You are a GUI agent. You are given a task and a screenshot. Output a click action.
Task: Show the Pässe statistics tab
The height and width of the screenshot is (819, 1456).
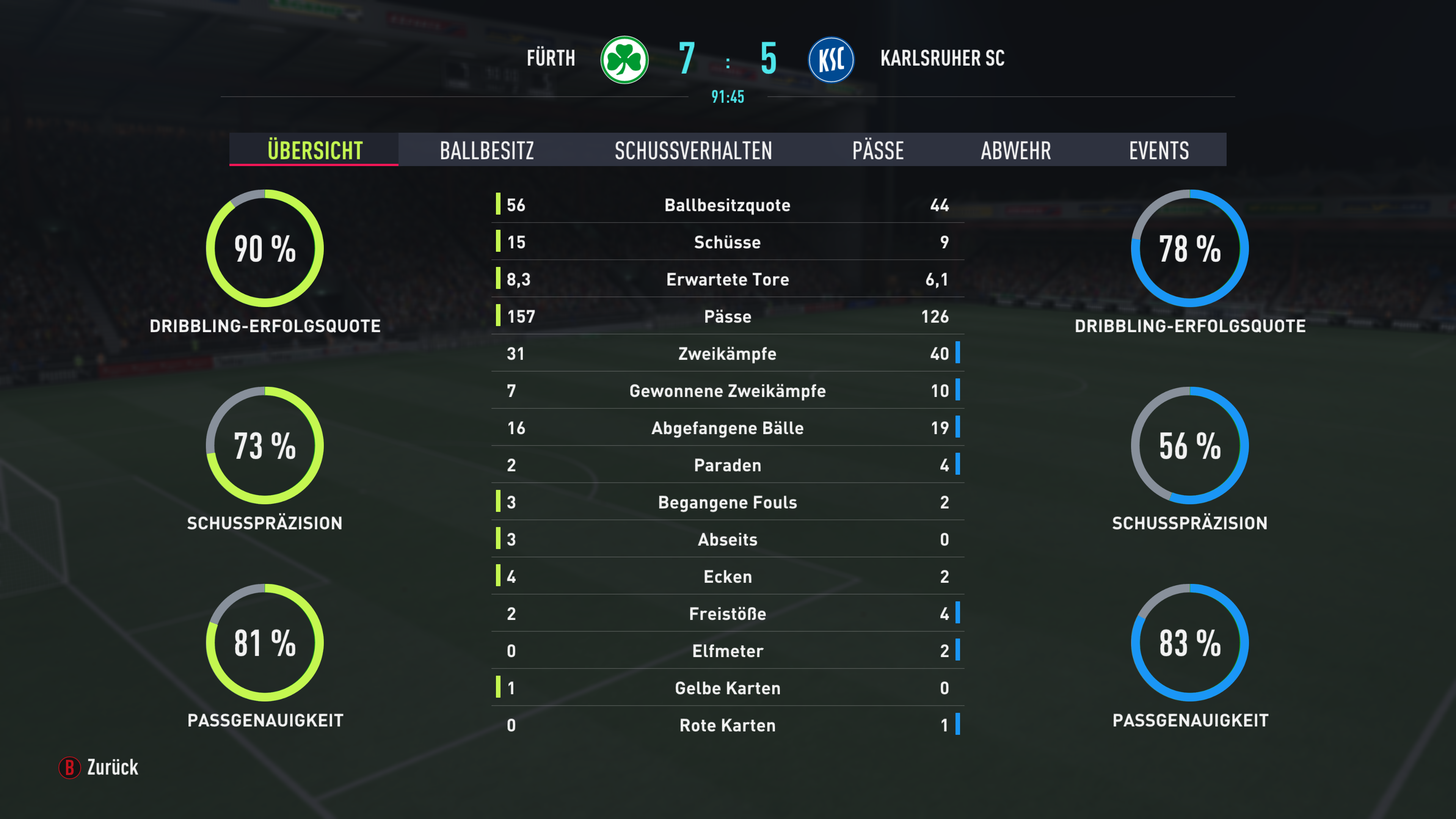878,151
